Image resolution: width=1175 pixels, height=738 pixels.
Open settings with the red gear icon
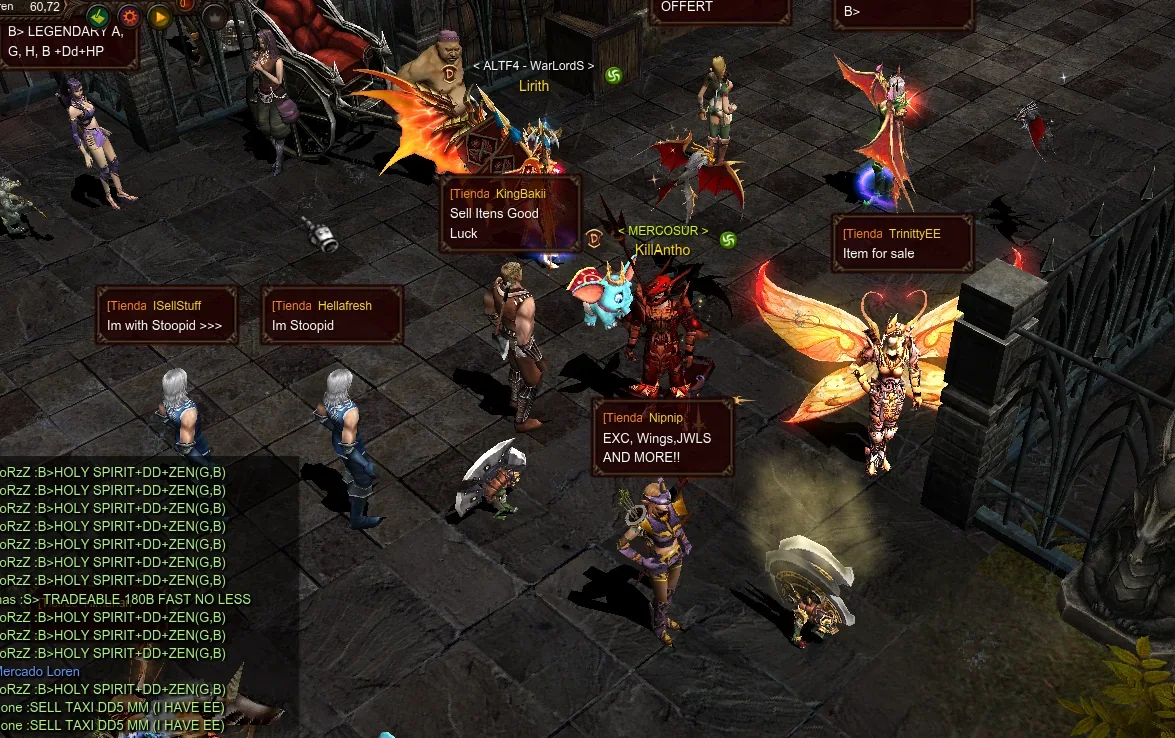point(129,16)
